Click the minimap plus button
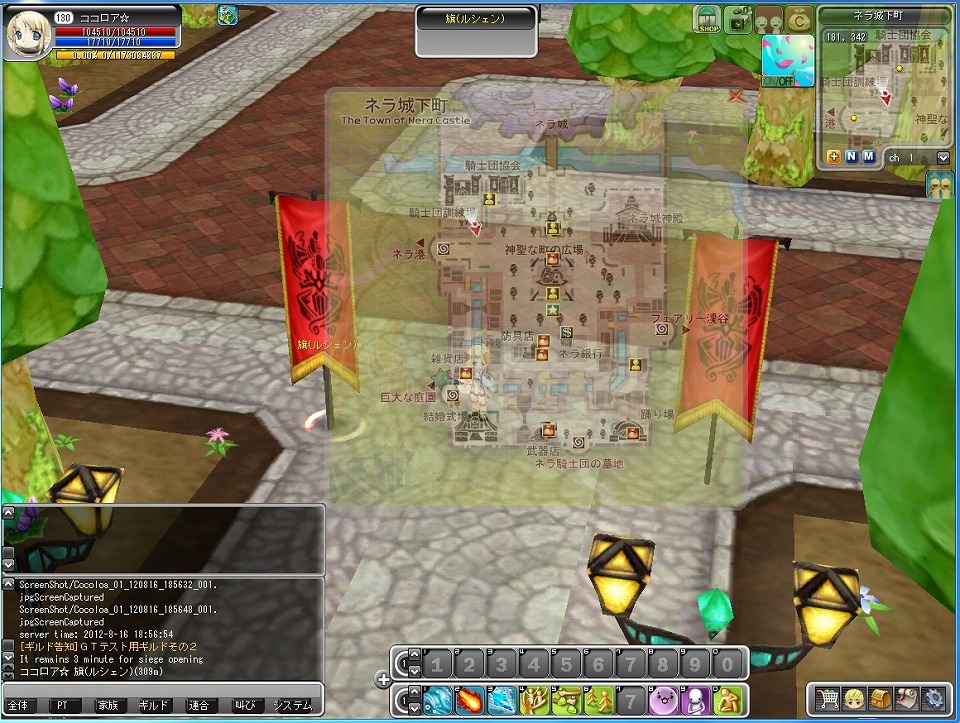 tap(834, 157)
